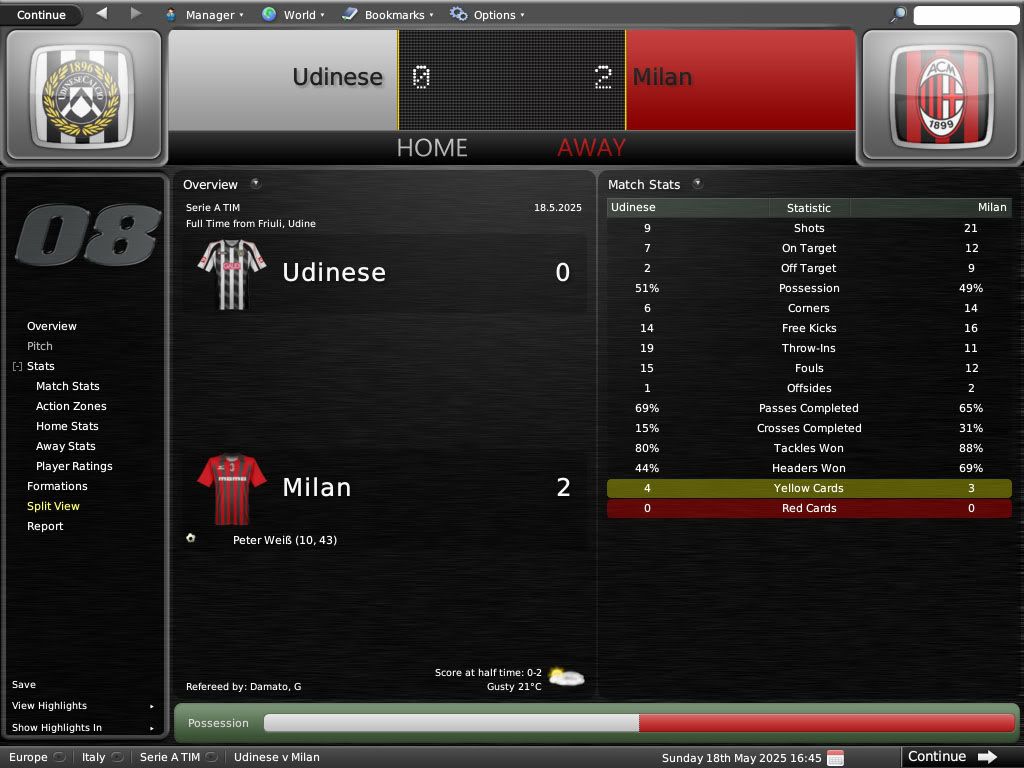Open the Match Stats panel dropdown
Image resolution: width=1024 pixels, height=768 pixels.
click(x=697, y=184)
